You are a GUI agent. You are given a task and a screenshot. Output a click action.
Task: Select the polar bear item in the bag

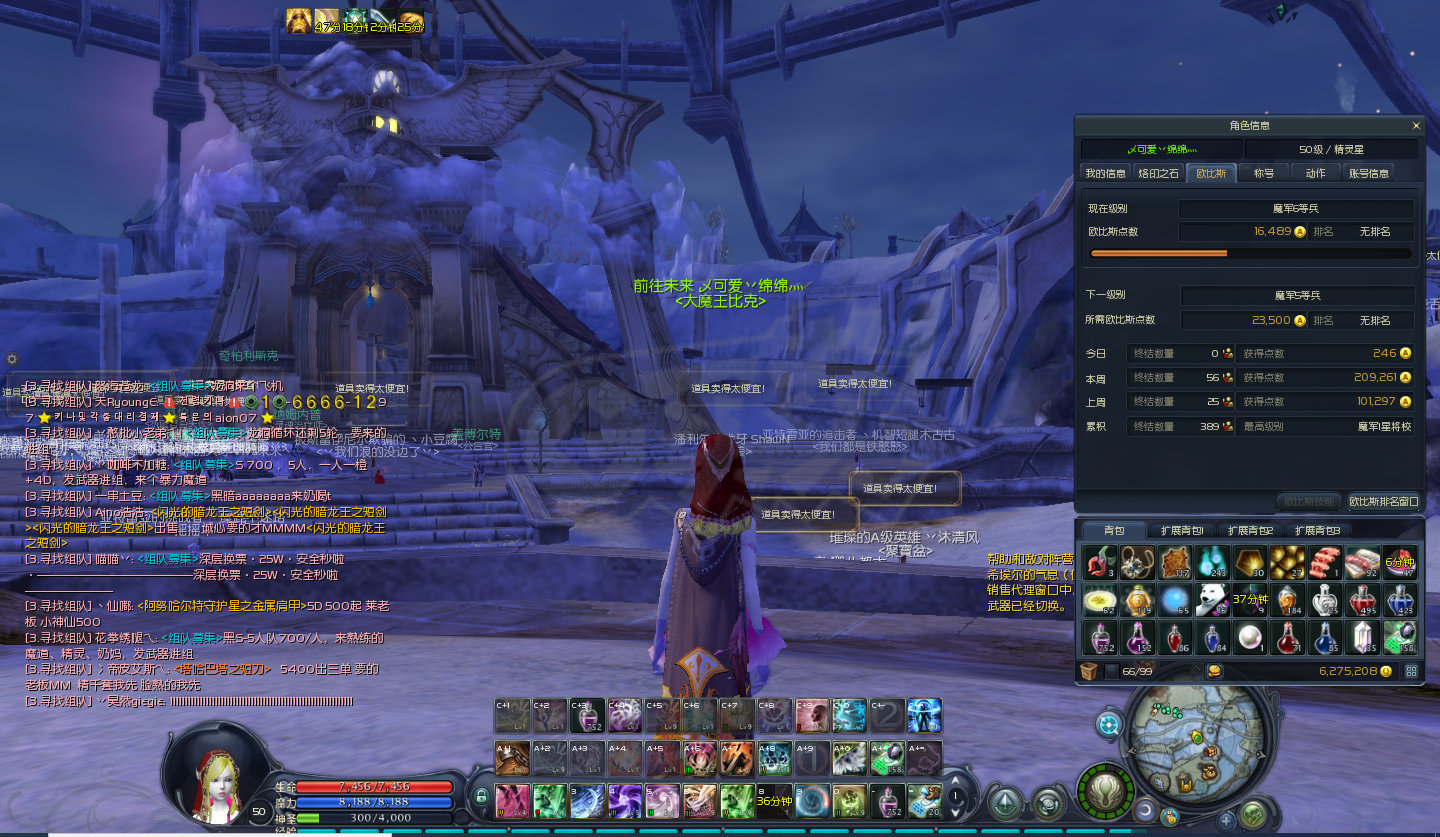tap(1212, 599)
